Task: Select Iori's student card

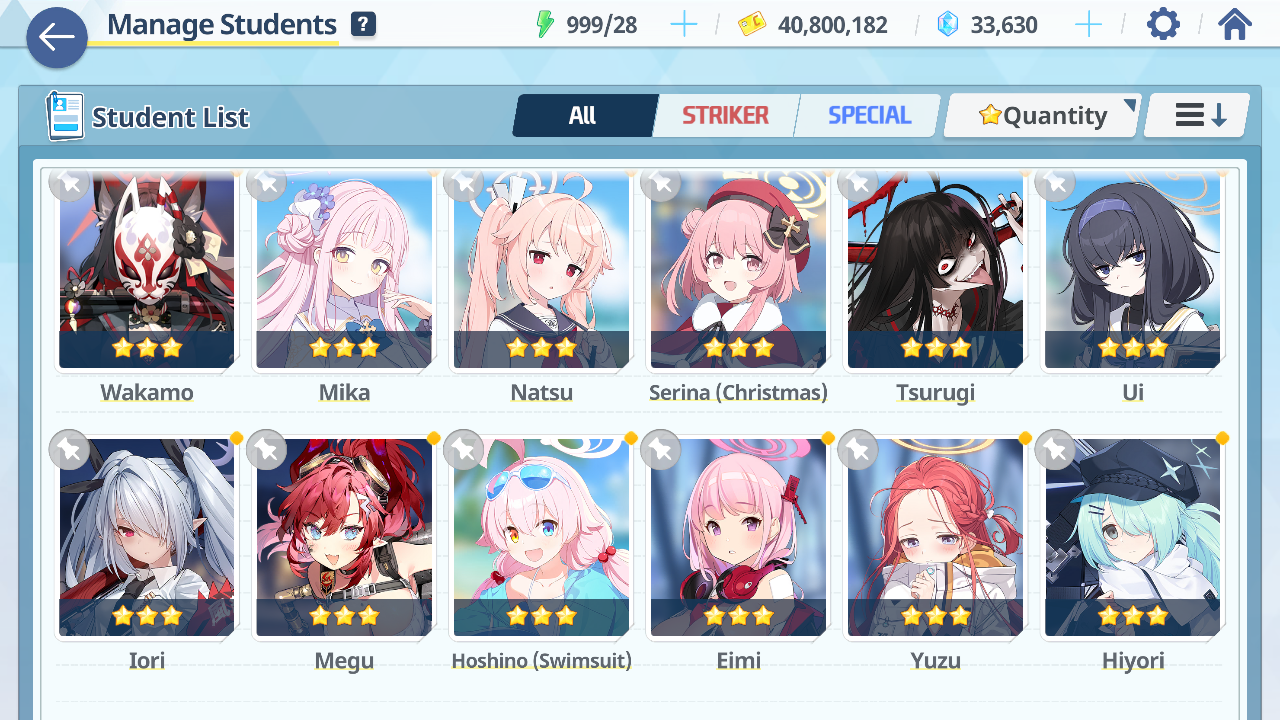Action: click(147, 538)
